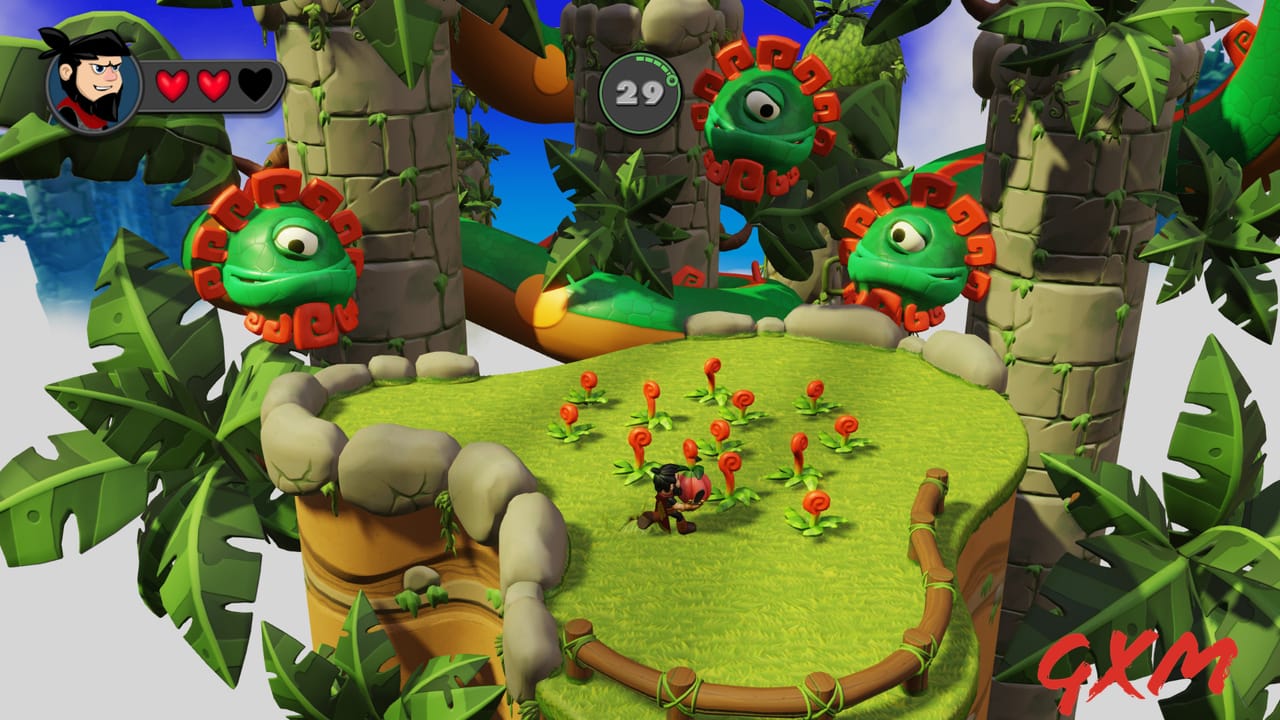This screenshot has width=1280, height=720.
Task: Select the first red heart icon
Action: click(172, 84)
